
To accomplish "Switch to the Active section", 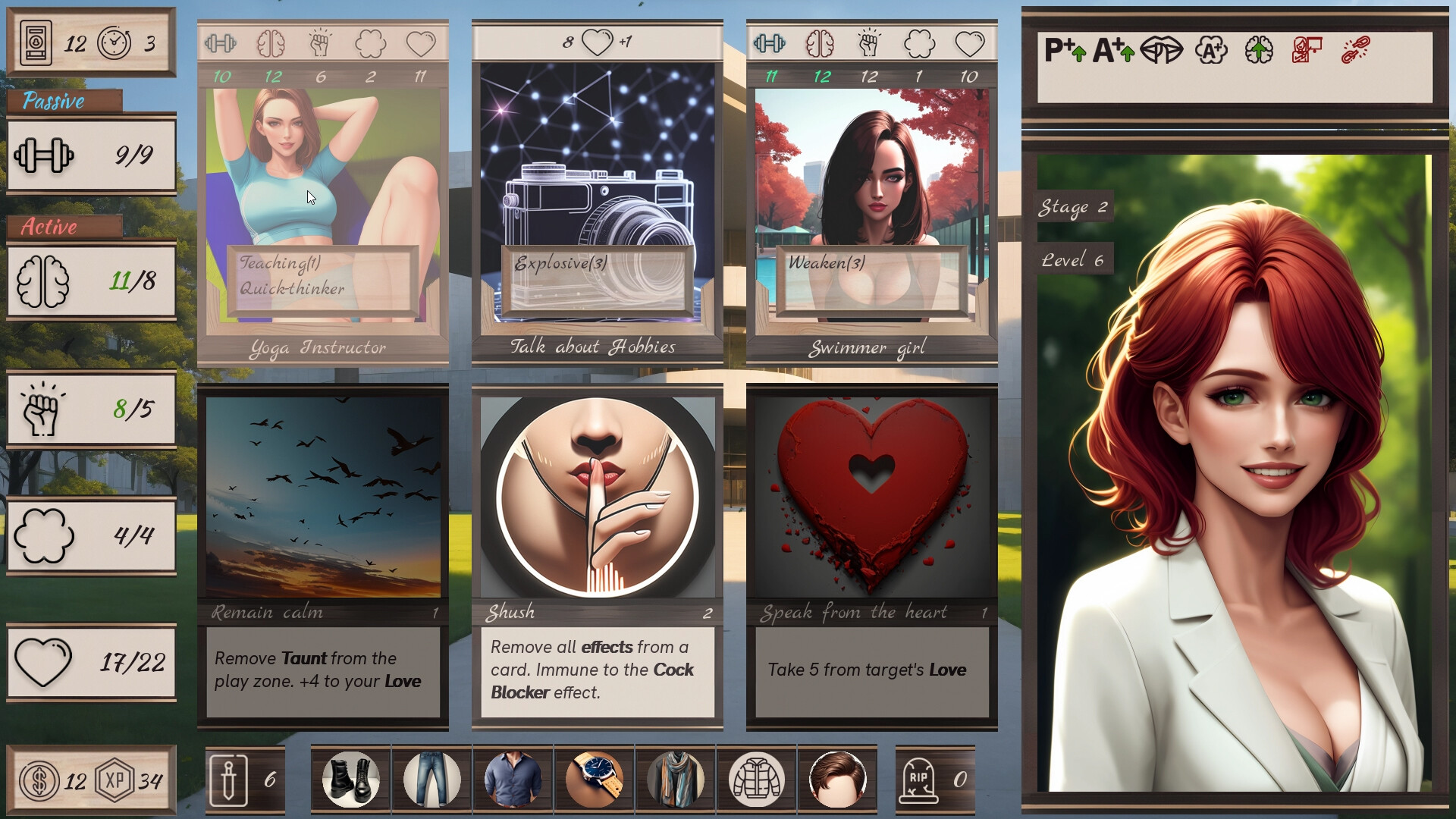I will pos(49,227).
